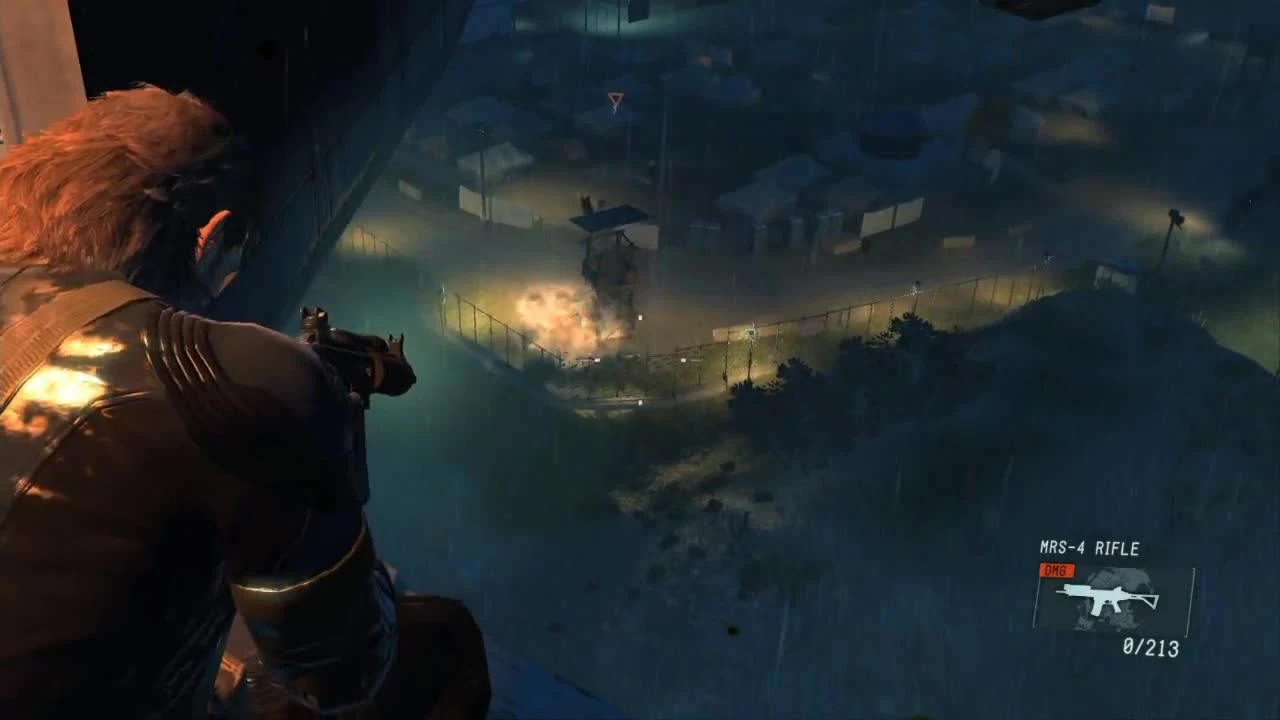Click the scope on the rifle silhouette
Viewport: 1280px width, 720px height.
tap(1078, 588)
